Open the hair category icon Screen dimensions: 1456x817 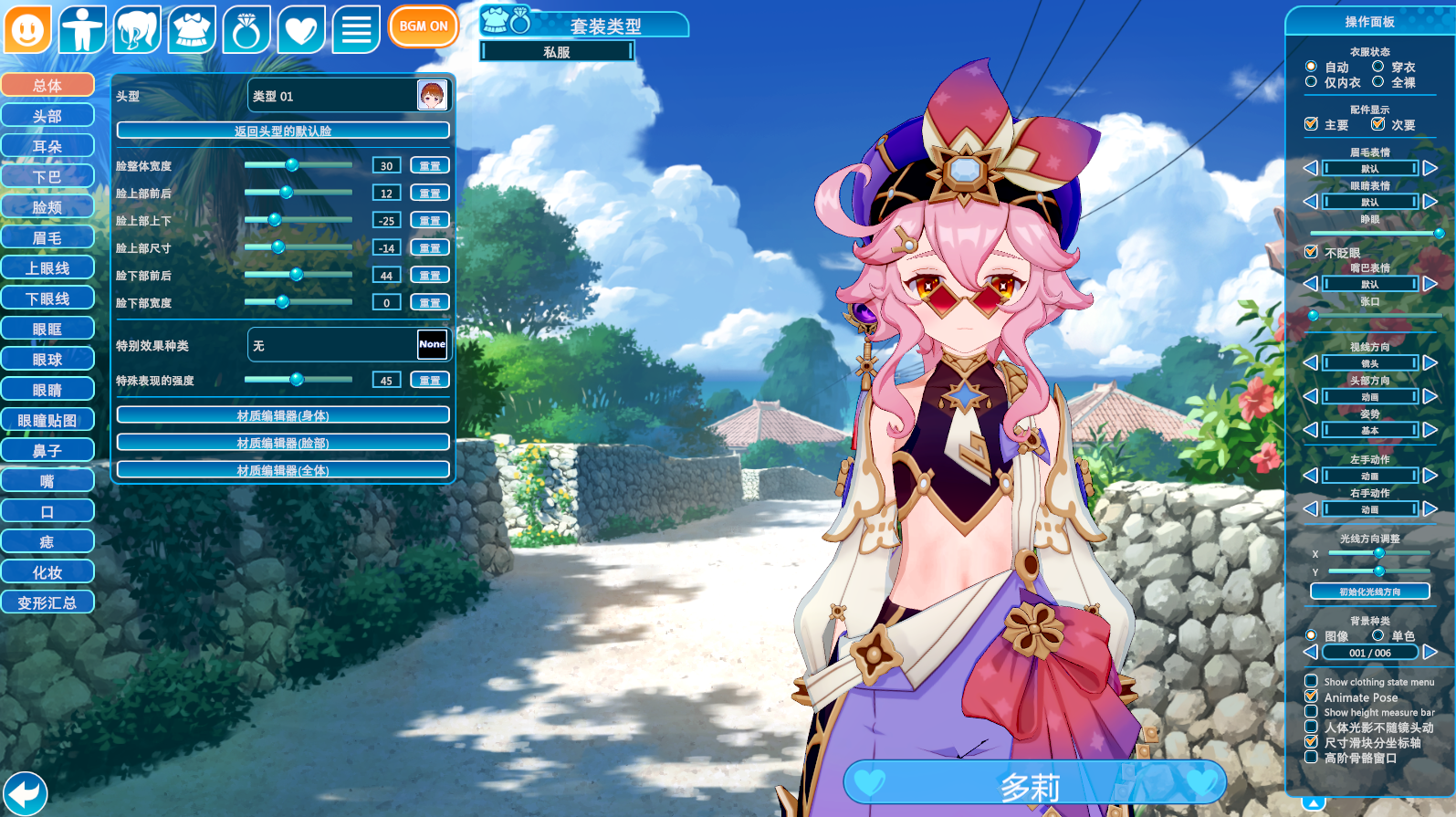click(x=137, y=29)
